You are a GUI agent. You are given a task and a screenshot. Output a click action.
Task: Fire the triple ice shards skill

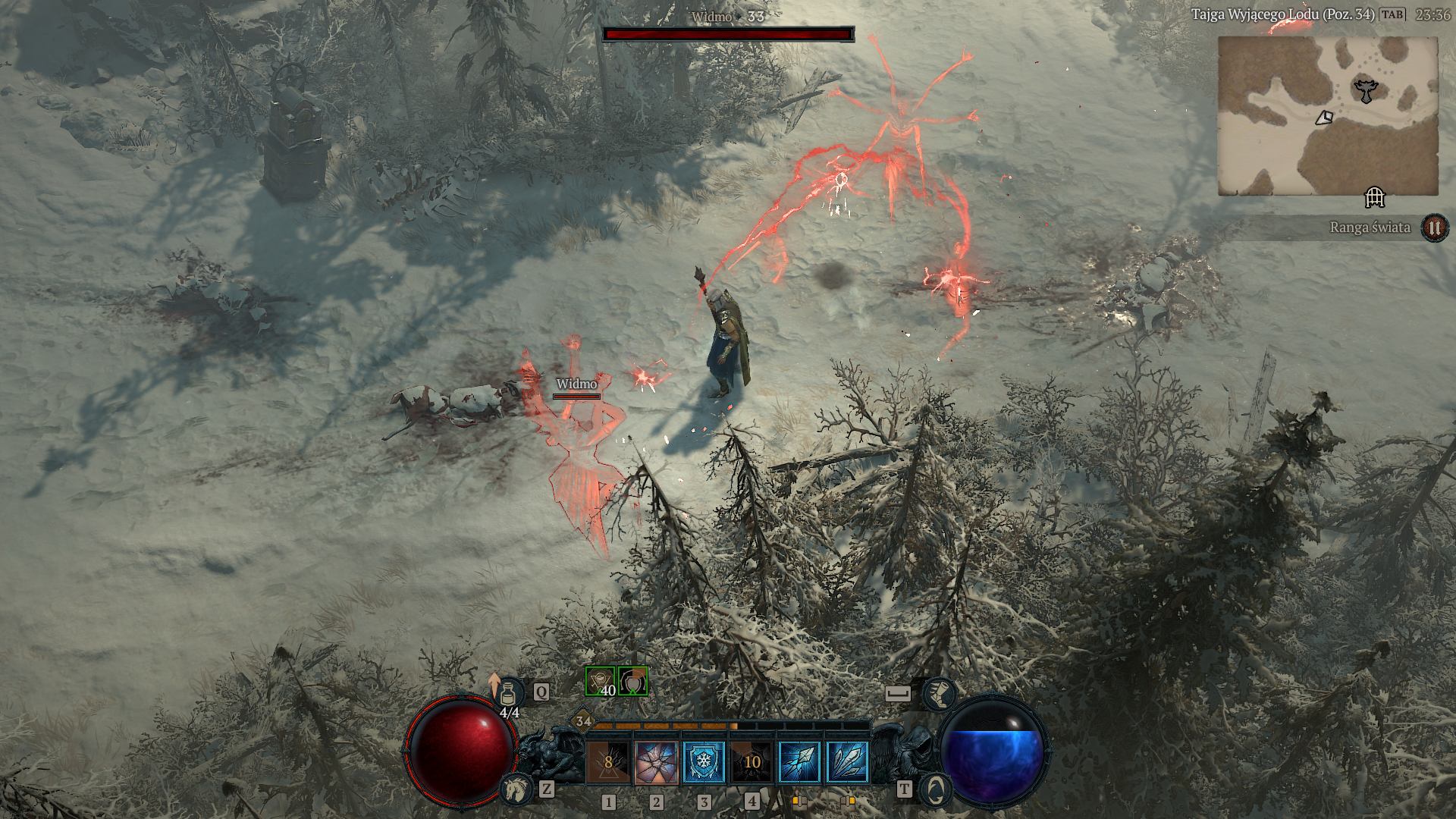(847, 761)
